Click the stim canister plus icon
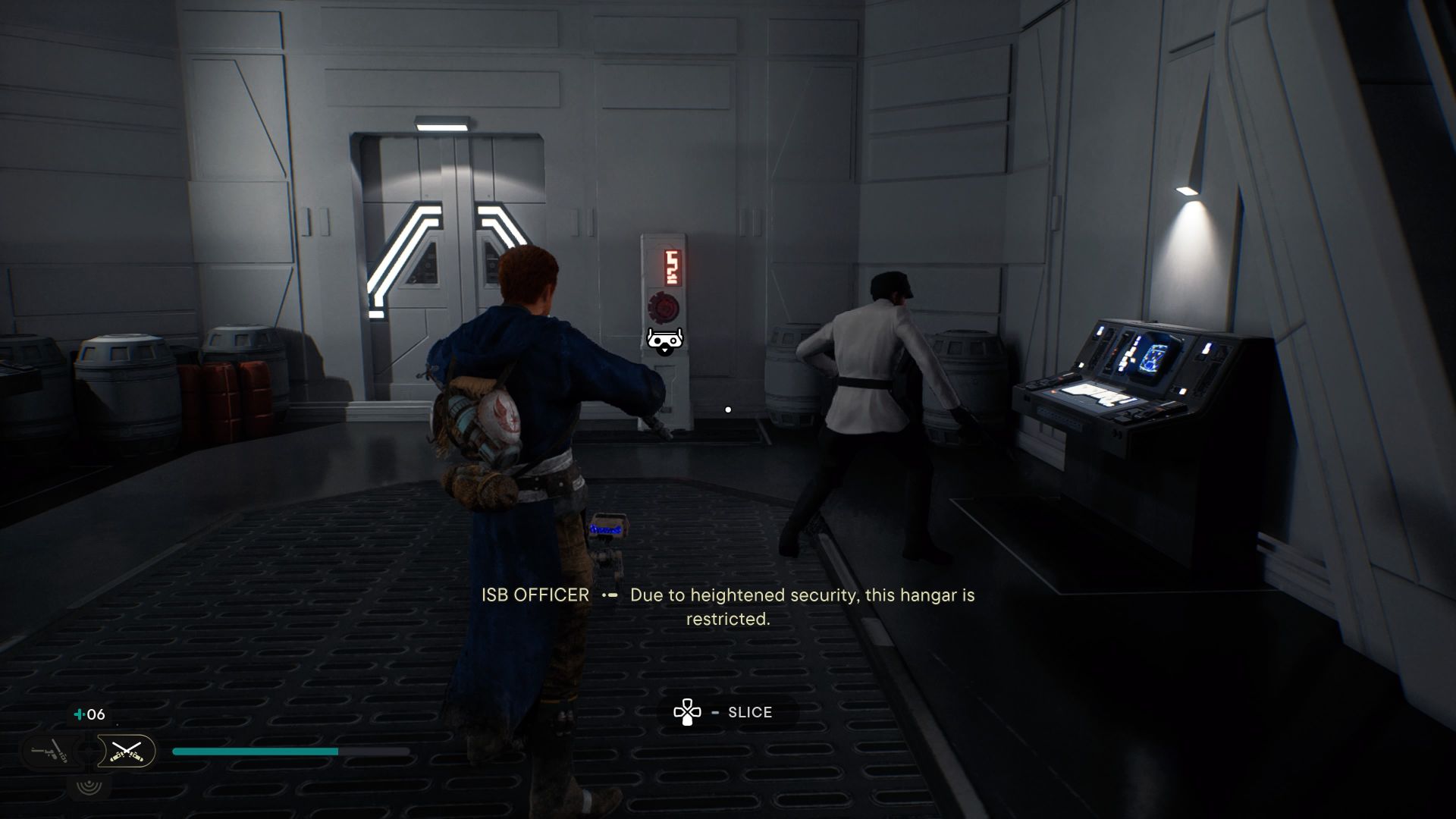The width and height of the screenshot is (1456, 819). pyautogui.click(x=80, y=714)
